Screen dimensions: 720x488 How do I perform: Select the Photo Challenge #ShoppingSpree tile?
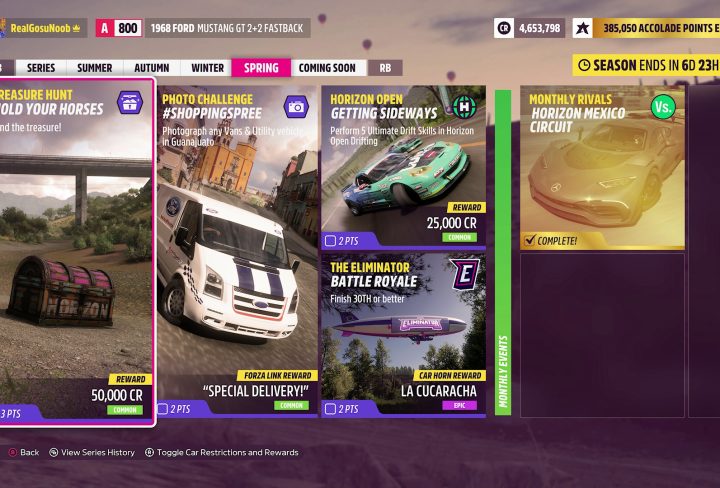[236, 252]
